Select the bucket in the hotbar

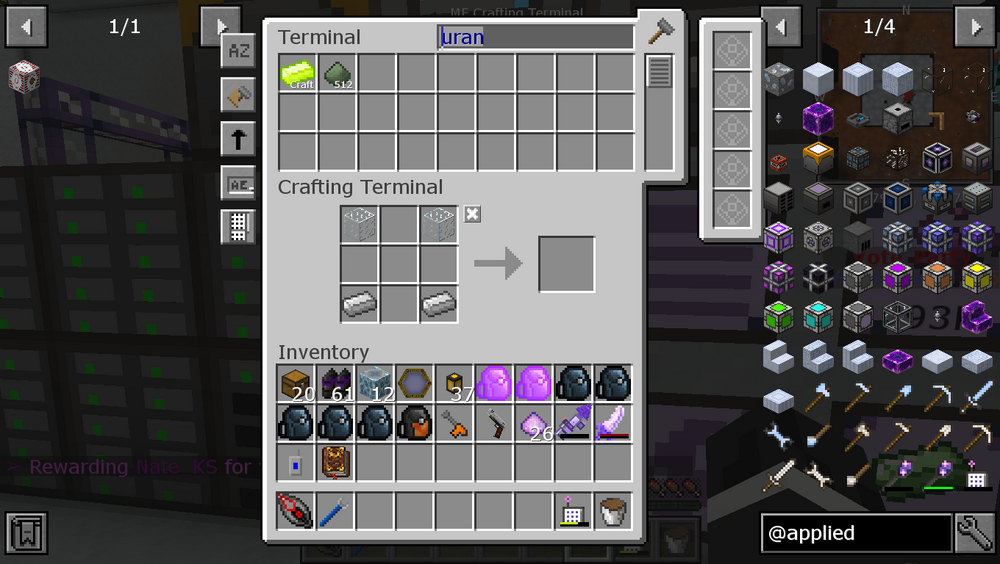[613, 511]
